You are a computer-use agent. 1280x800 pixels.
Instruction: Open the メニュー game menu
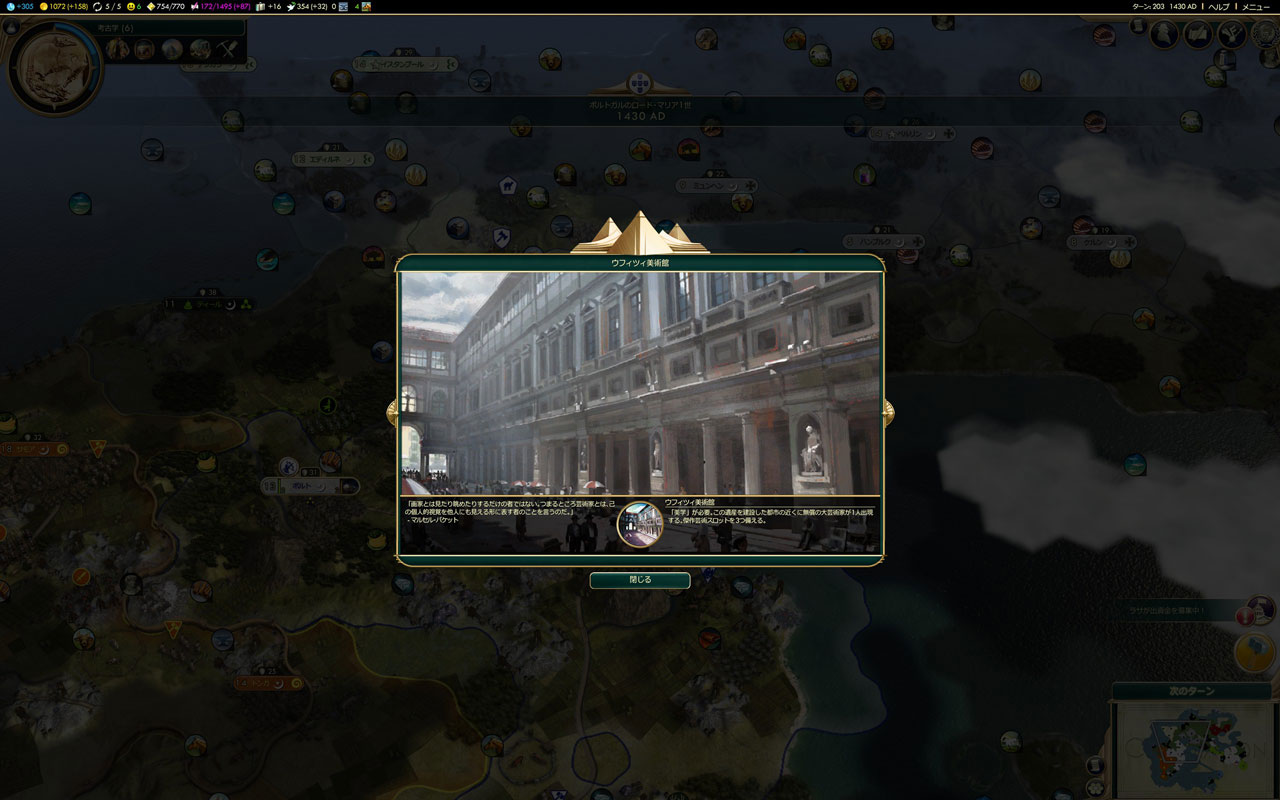[x=1255, y=7]
